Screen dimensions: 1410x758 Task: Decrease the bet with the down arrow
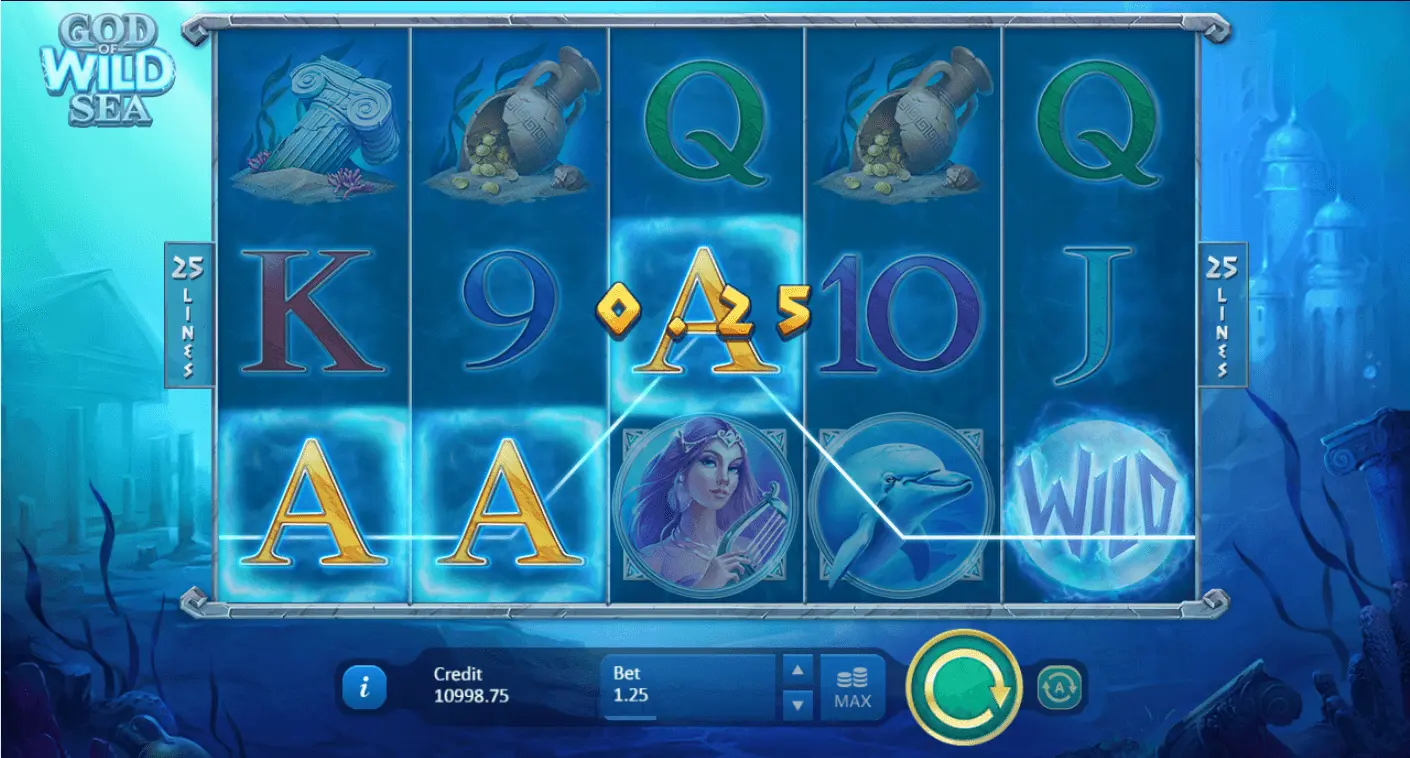797,705
